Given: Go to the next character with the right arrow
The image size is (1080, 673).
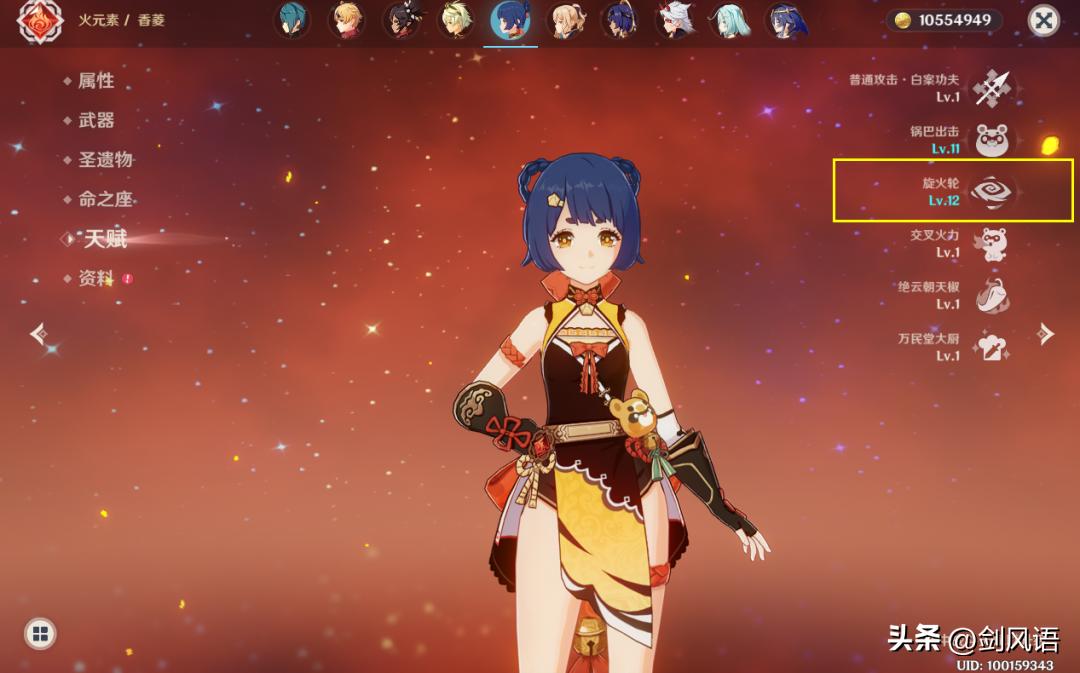Looking at the screenshot, I should [1046, 333].
